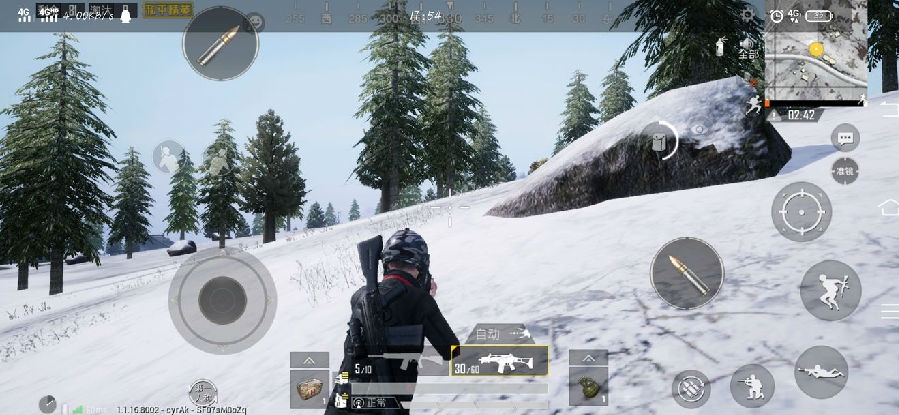
Task: Tap the backpack button near the rock
Action: pos(659,142)
